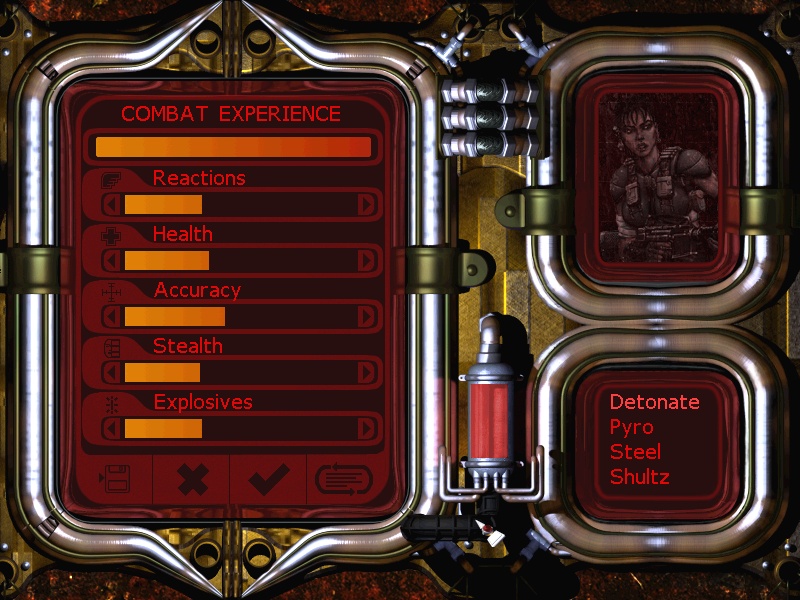Lower the Stealth stat left arrow

click(x=113, y=373)
